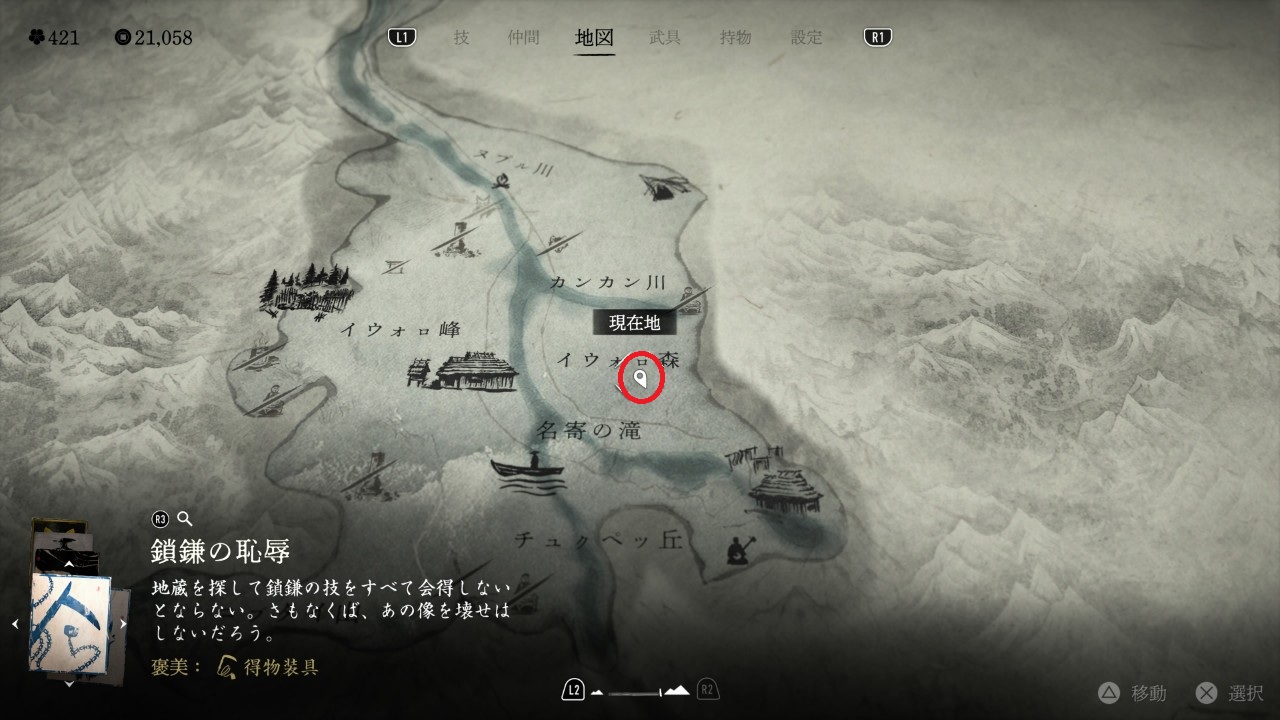Click the shamisen marker by チュクベツ丘

[741, 548]
